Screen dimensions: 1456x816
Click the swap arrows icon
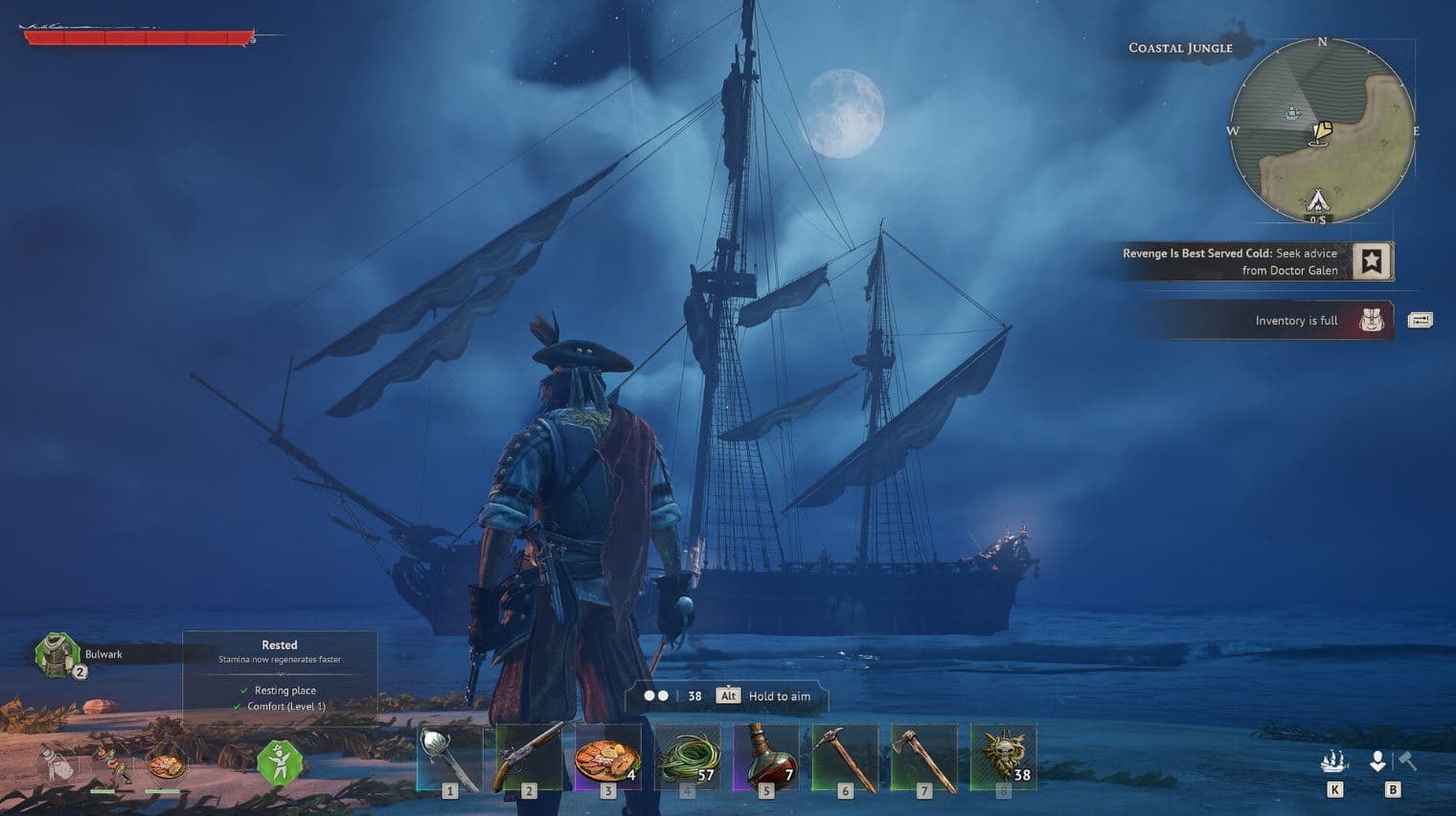(1420, 320)
